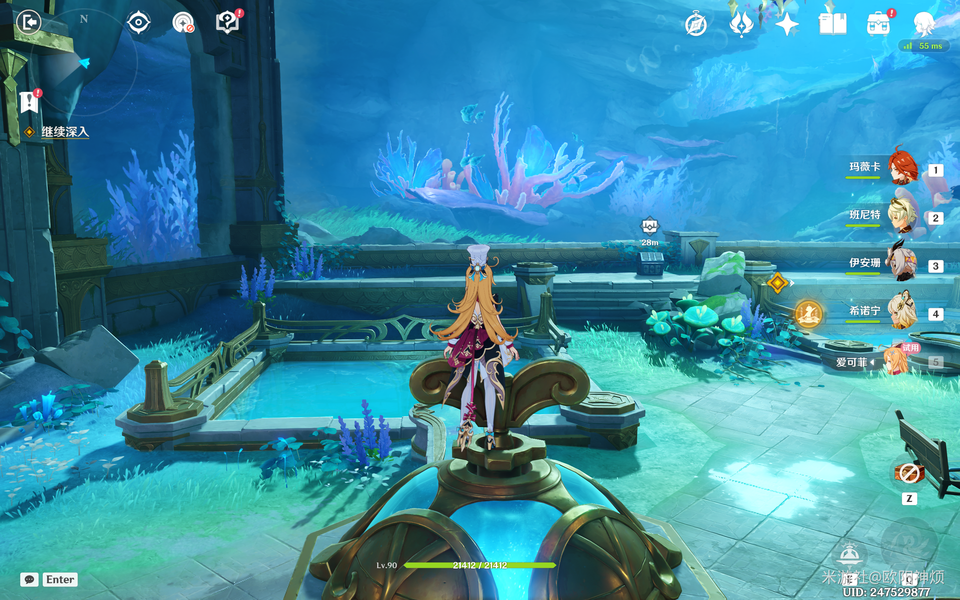Click the gold medallion icon beside 希诺宁
Image resolution: width=960 pixels, height=600 pixels.
808,314
